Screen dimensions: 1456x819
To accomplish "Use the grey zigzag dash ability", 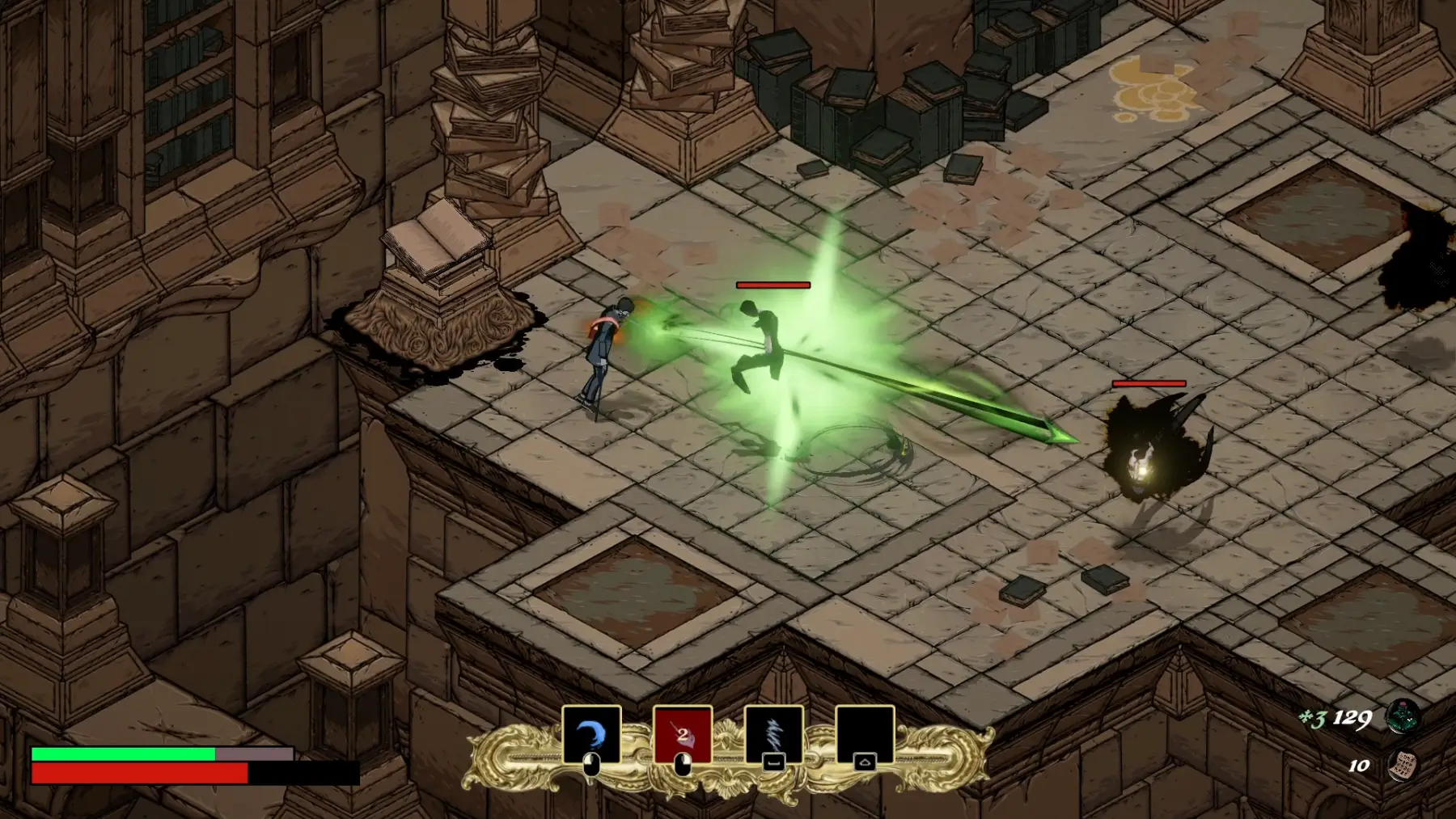I will tap(773, 733).
